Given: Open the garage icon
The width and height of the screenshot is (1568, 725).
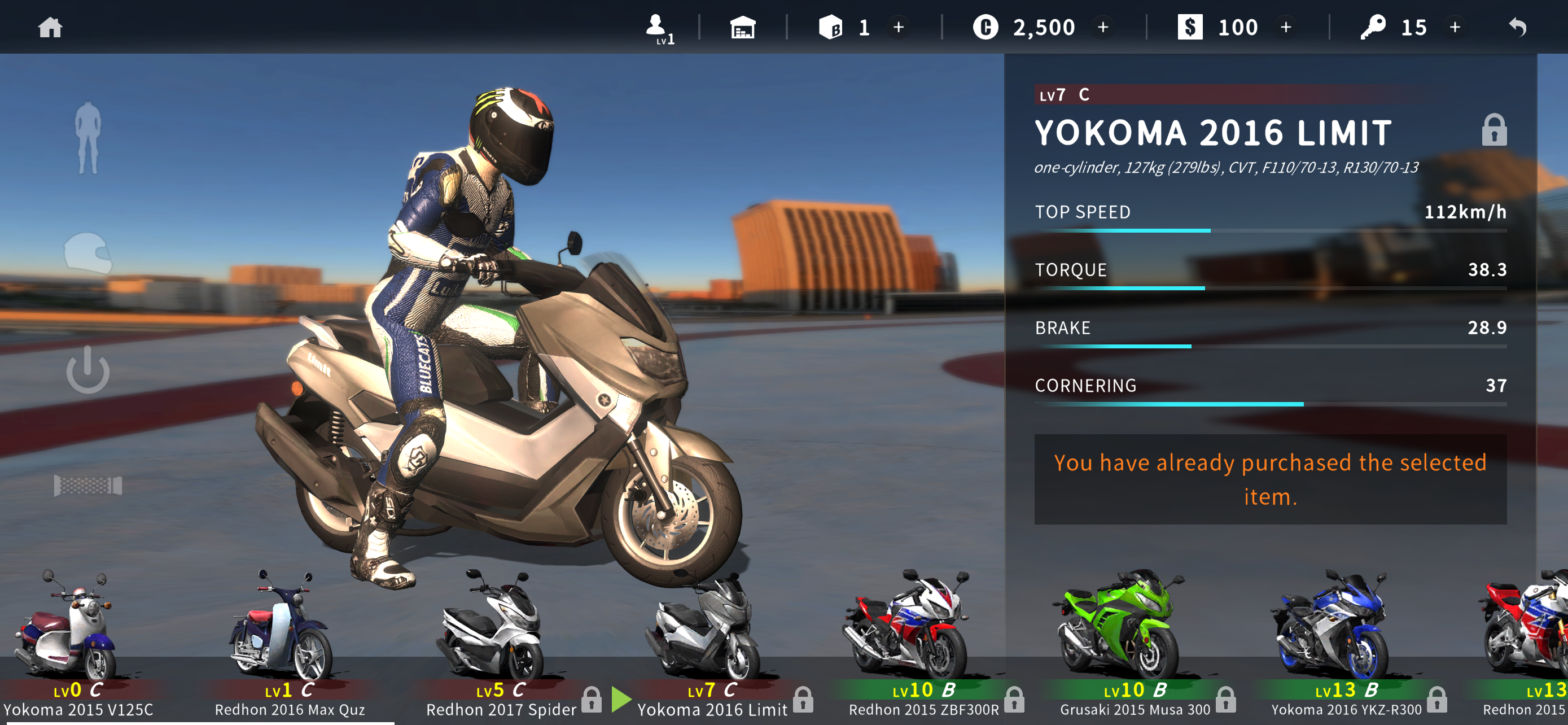Looking at the screenshot, I should click(743, 28).
